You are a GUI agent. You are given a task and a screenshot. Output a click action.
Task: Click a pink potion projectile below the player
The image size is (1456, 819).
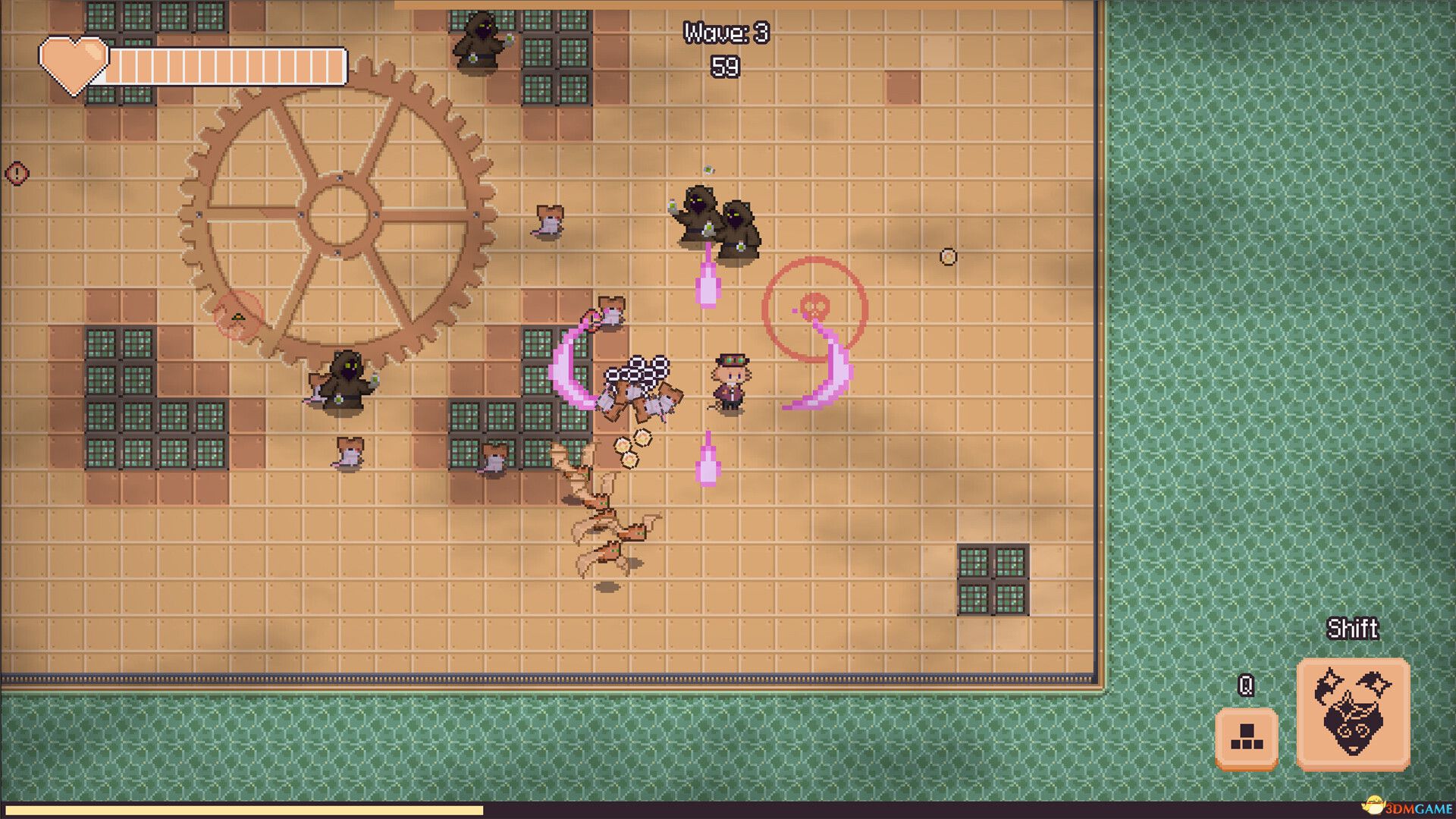click(709, 459)
